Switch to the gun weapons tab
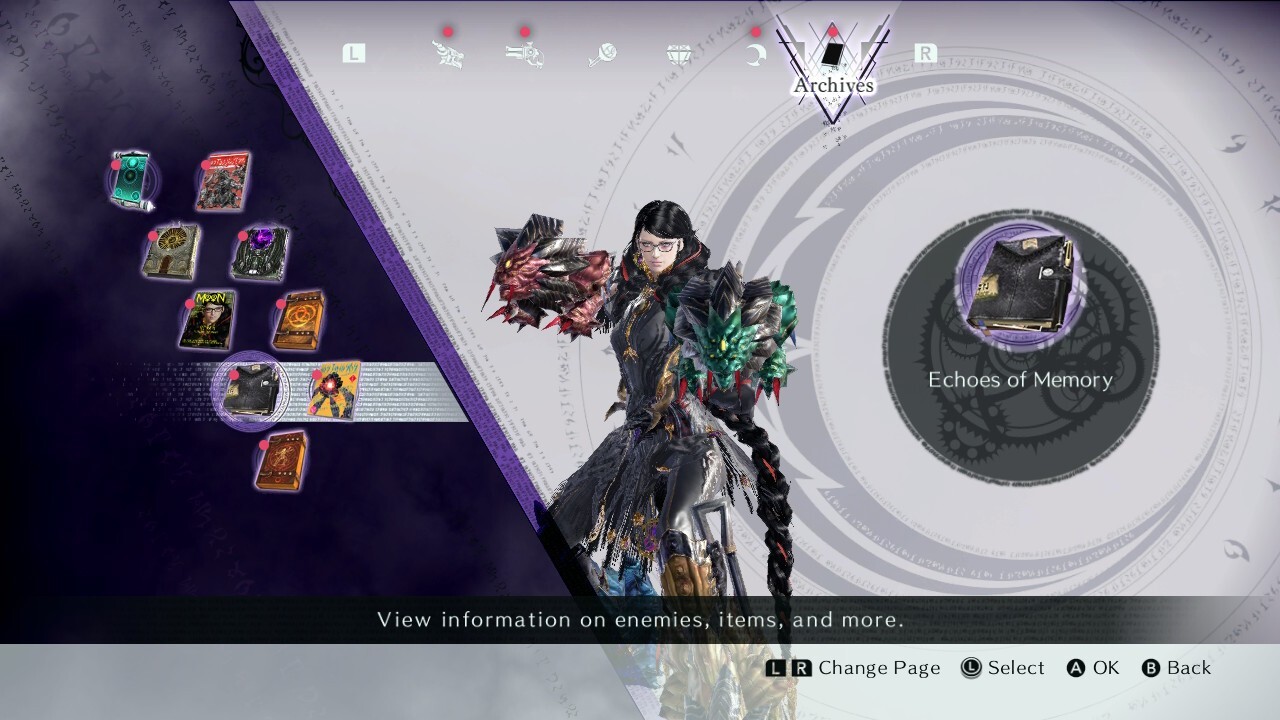Image resolution: width=1280 pixels, height=720 pixels. [x=525, y=54]
